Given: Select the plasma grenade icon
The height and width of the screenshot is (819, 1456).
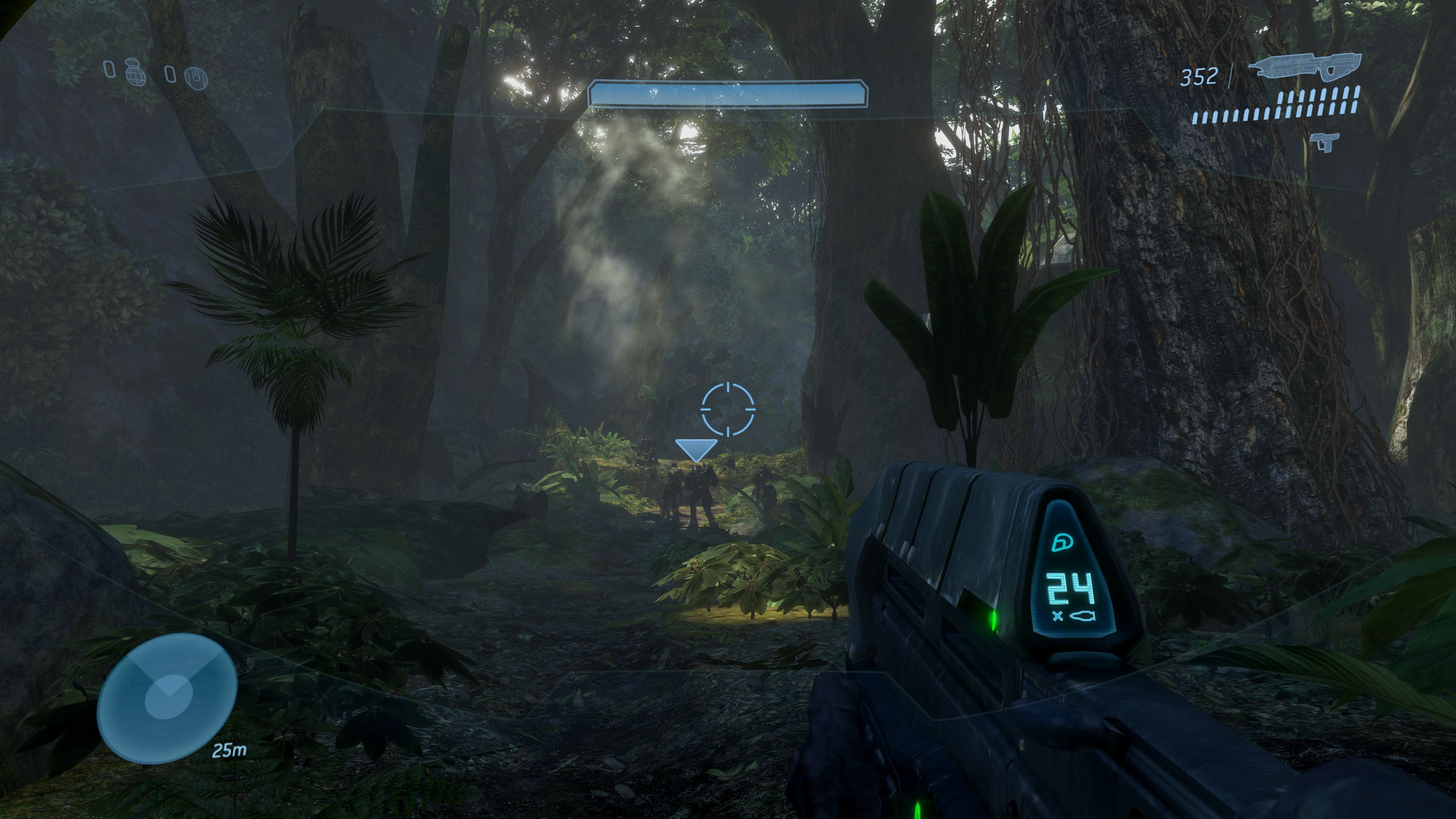Looking at the screenshot, I should [196, 77].
